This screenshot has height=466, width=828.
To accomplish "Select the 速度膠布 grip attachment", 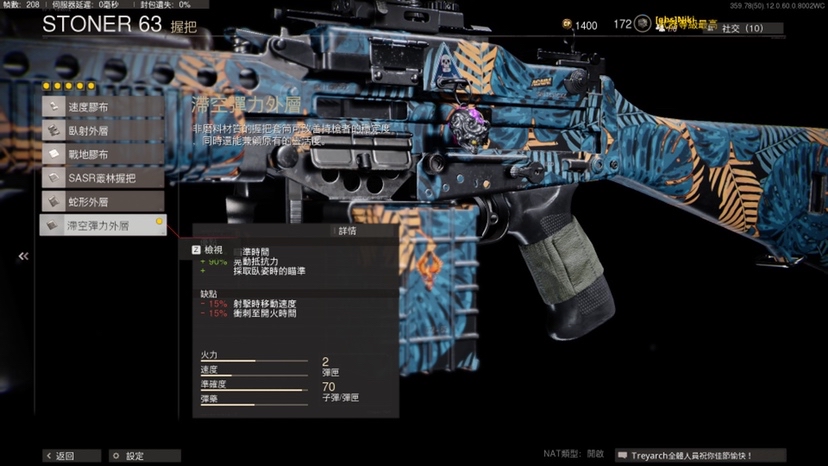I will click(x=100, y=106).
